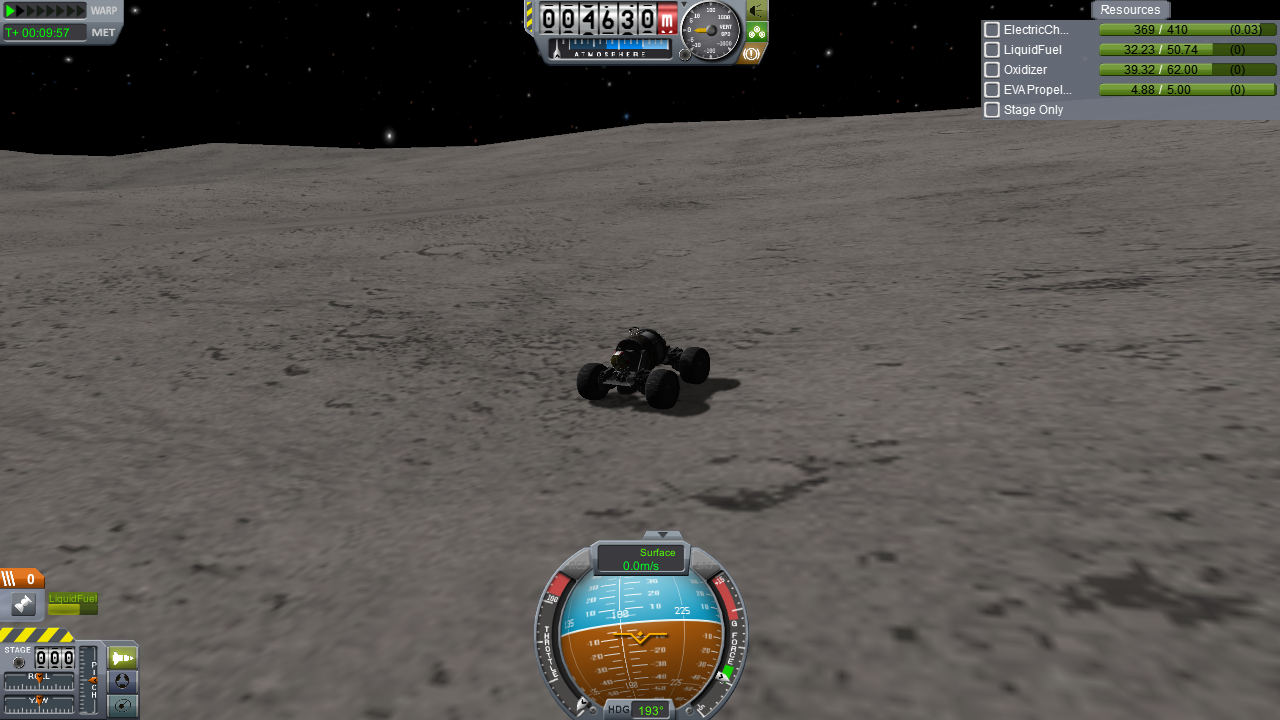Tick the ElectricCharge resource checkbox
Screen dimensions: 1280x720
pos(992,30)
